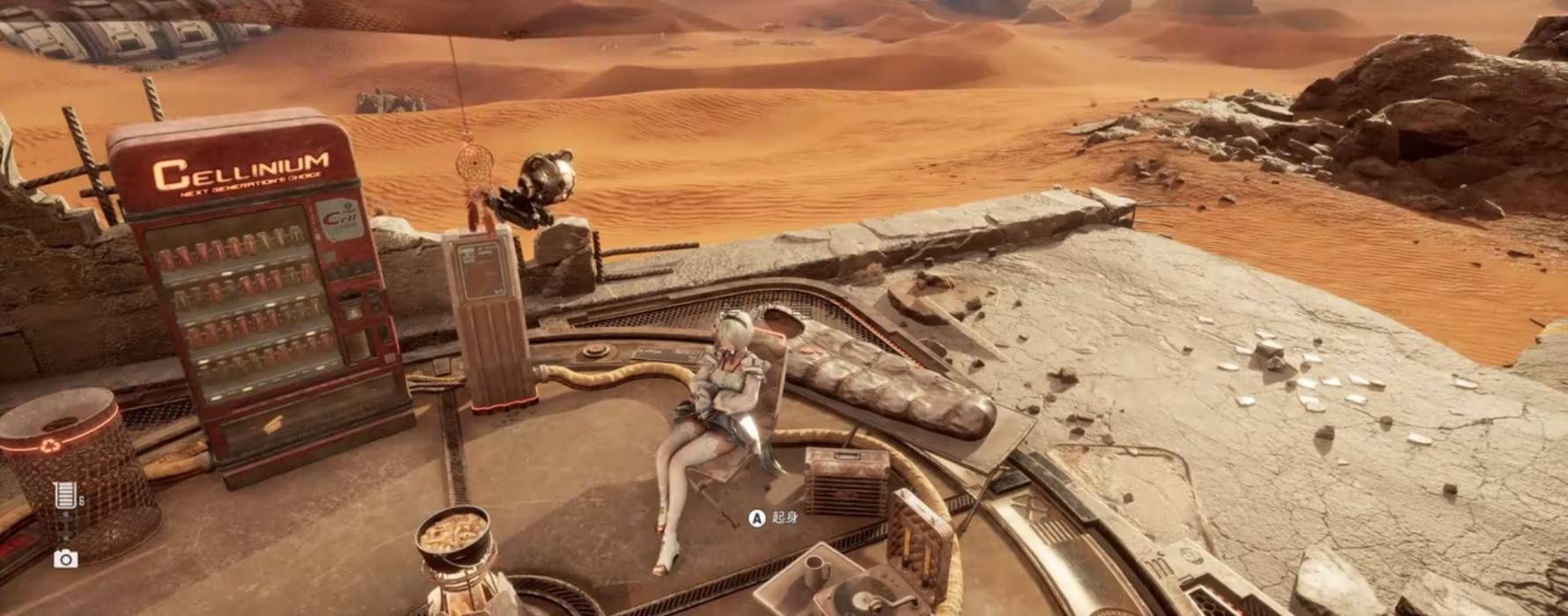Open photo mode via the camera icon
The height and width of the screenshot is (616, 1568).
[x=65, y=559]
